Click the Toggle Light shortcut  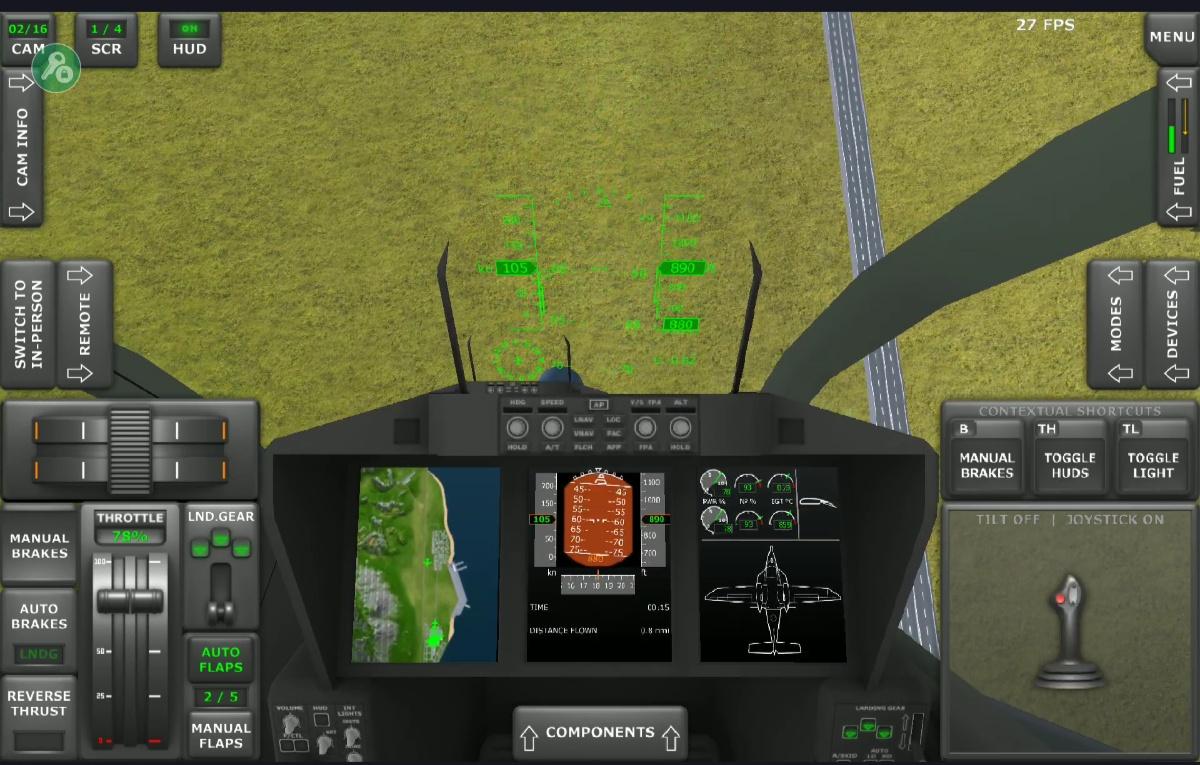pos(1153,465)
